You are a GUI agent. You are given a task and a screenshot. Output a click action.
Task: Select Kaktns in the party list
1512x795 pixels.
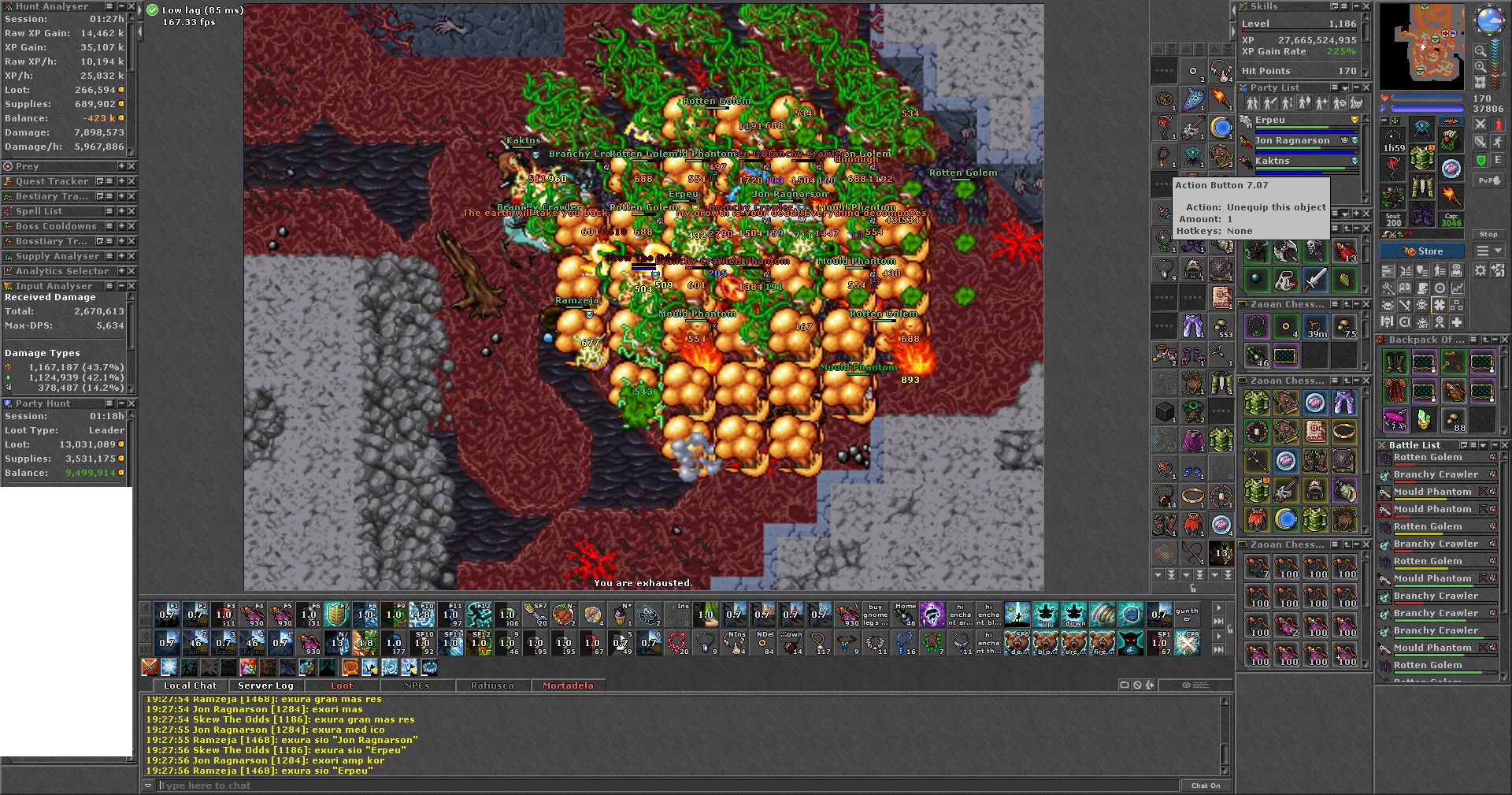pos(1272,161)
